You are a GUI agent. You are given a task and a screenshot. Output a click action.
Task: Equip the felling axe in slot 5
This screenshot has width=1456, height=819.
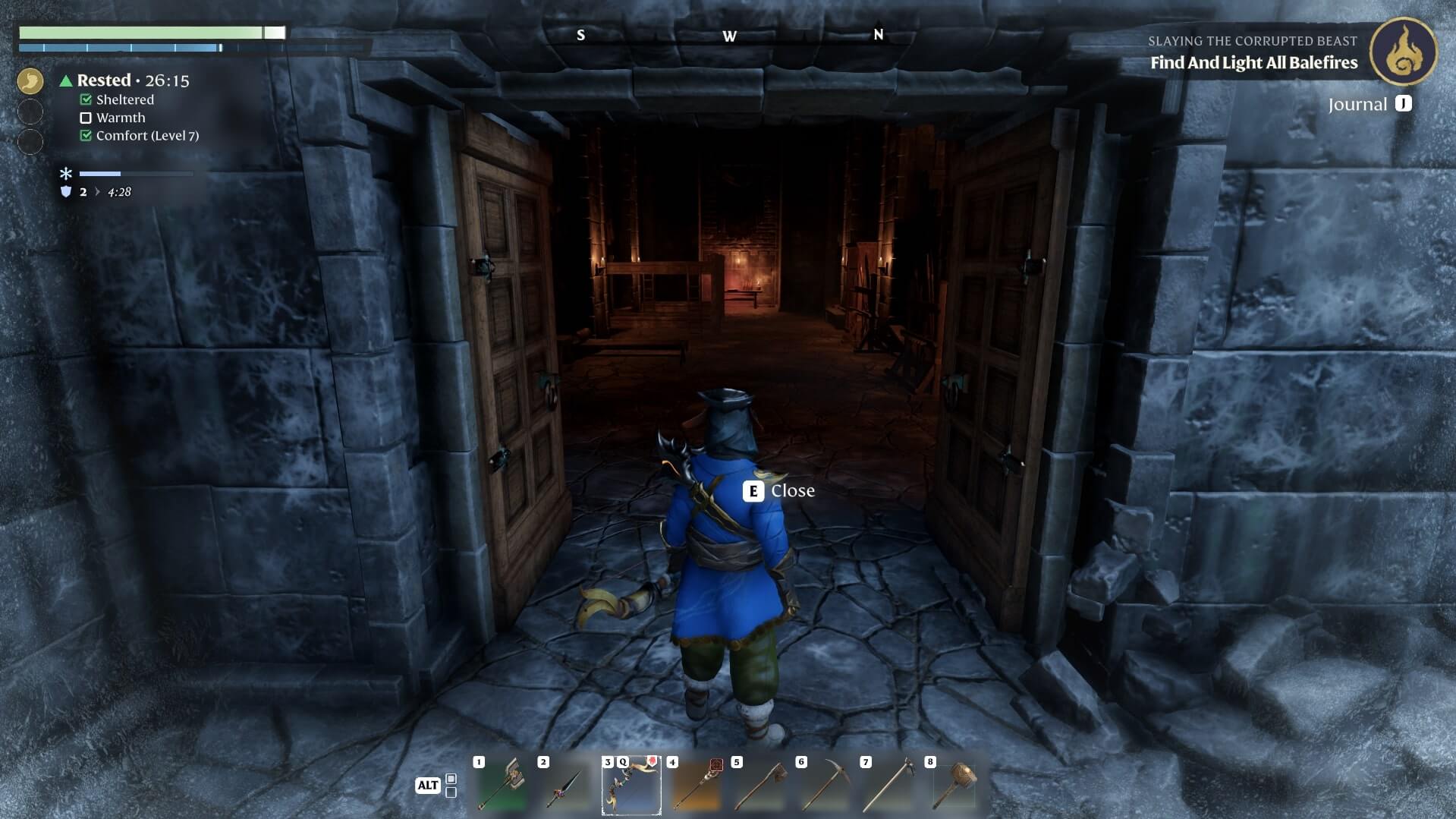point(760,786)
